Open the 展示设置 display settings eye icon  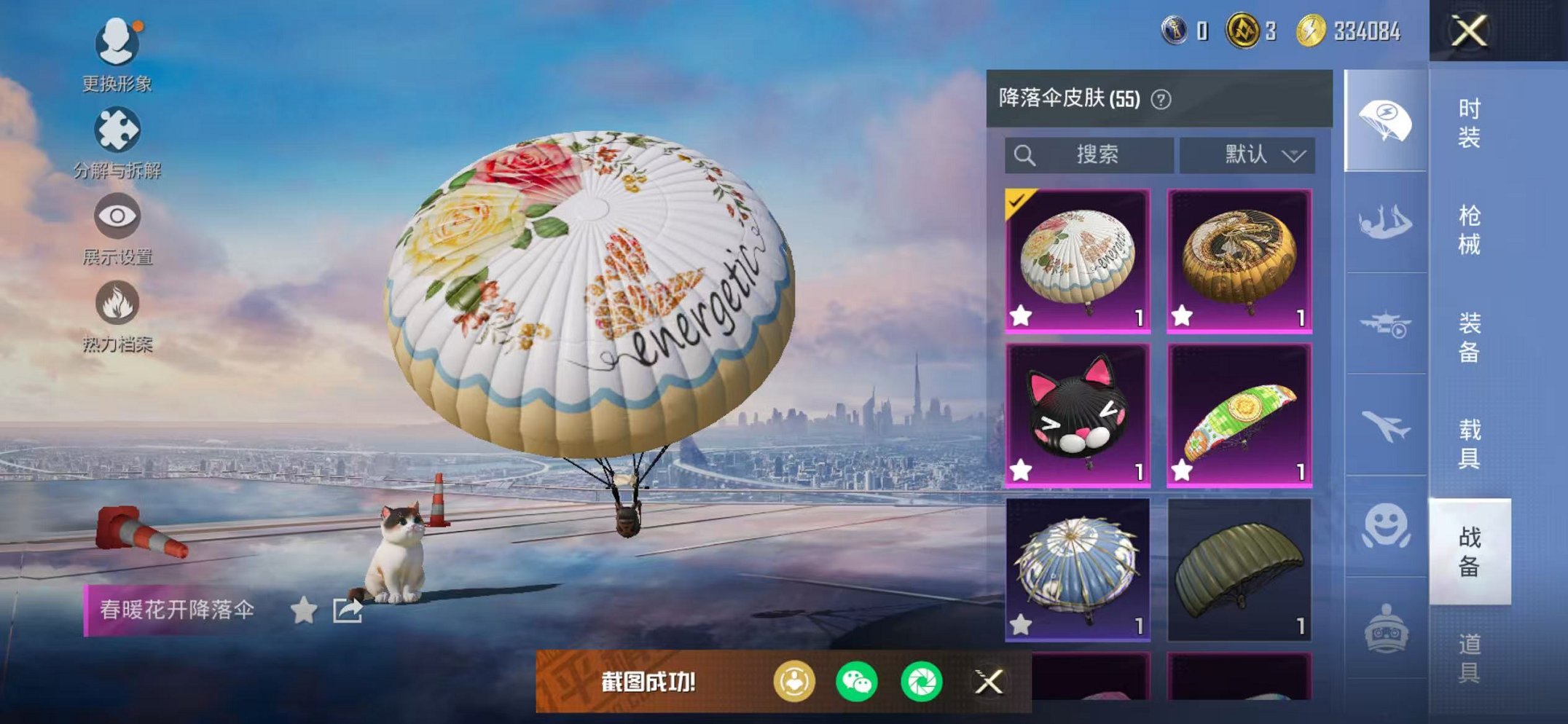pos(119,216)
